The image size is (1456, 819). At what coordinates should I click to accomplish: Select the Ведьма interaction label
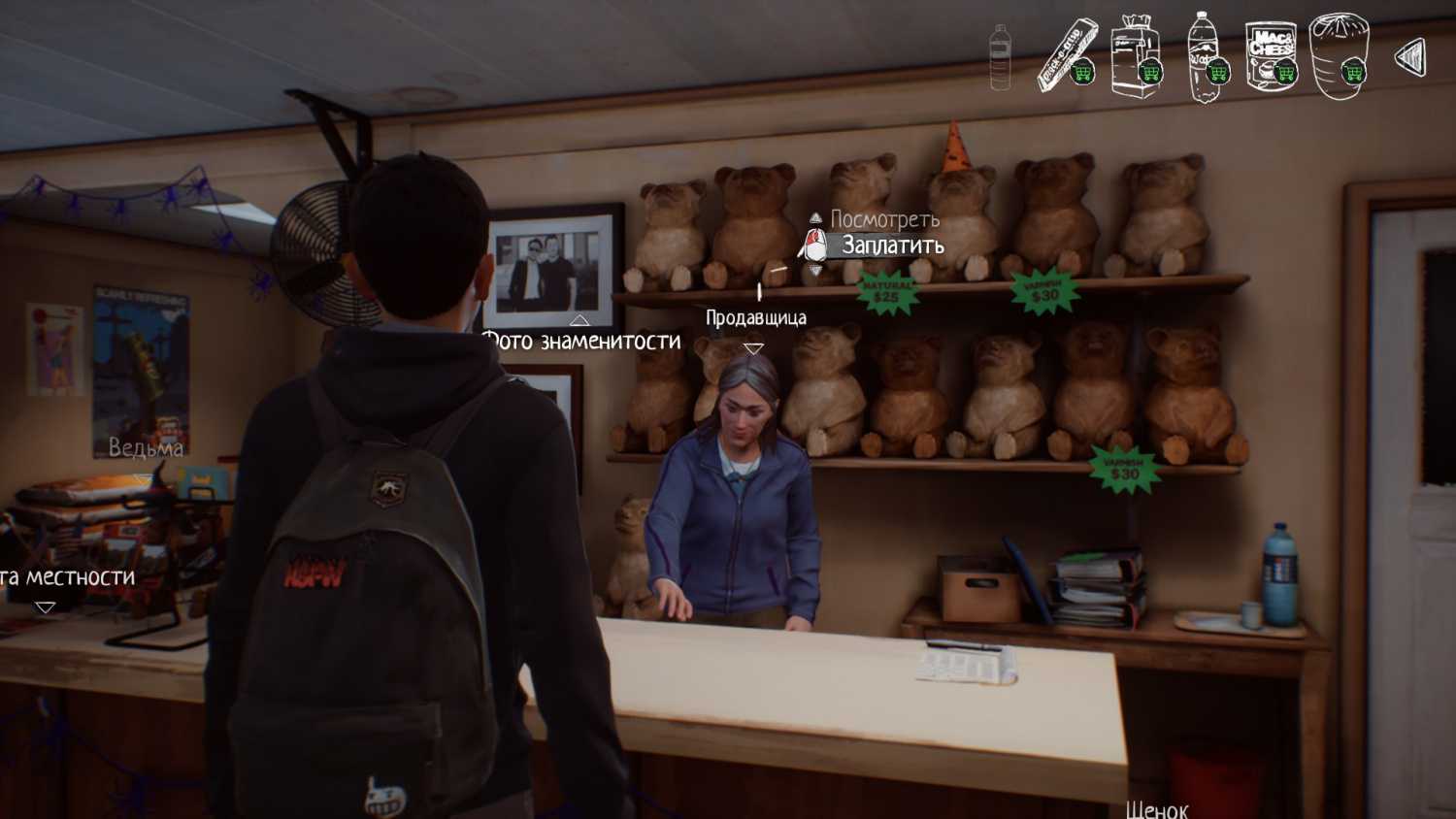[x=146, y=448]
